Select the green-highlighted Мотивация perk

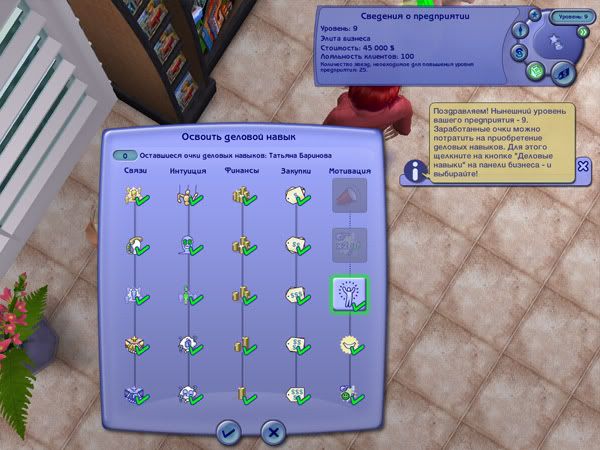[x=349, y=293]
